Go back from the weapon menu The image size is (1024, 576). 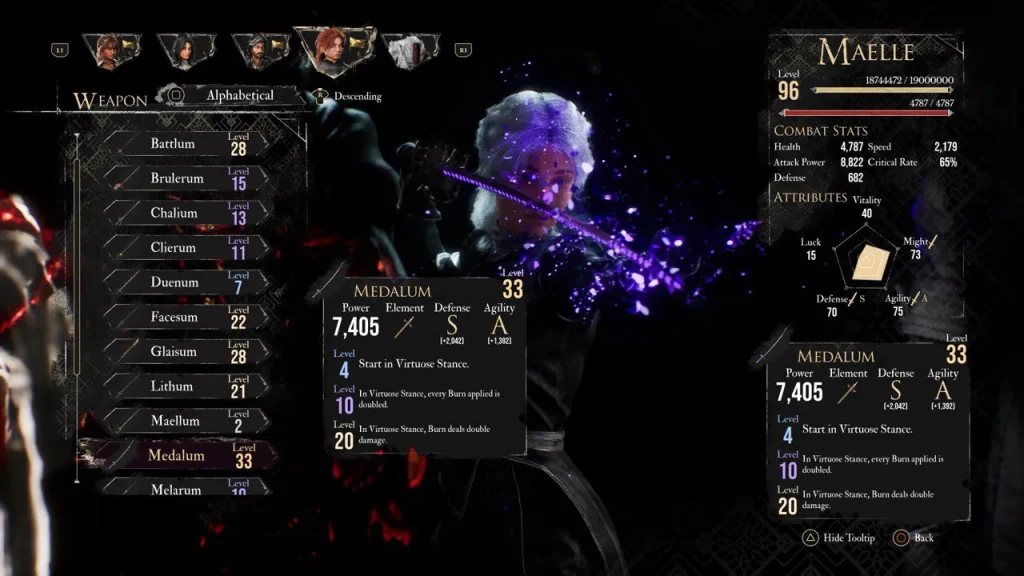point(913,538)
